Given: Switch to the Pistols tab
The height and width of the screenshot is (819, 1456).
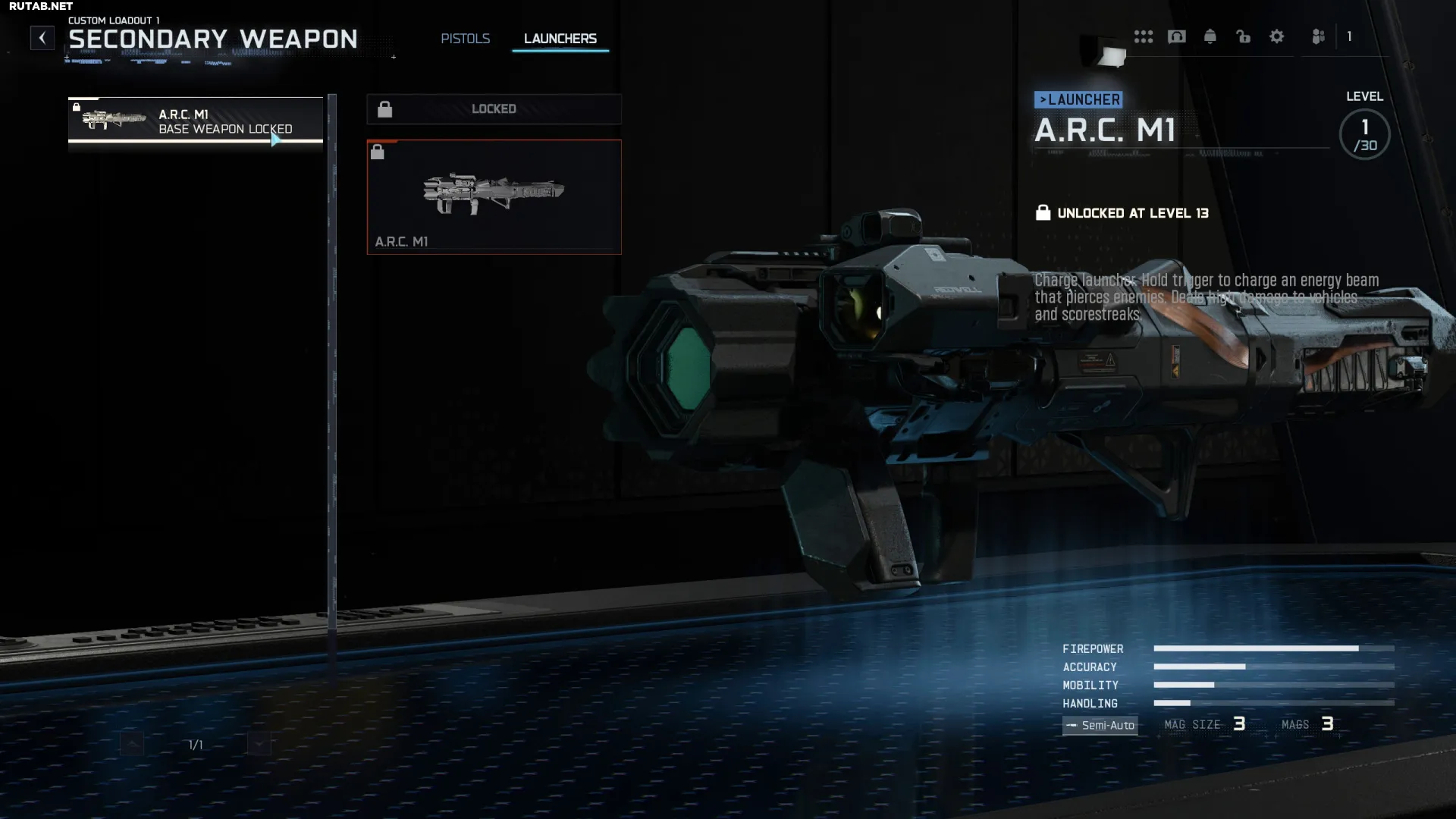Looking at the screenshot, I should click(x=465, y=39).
